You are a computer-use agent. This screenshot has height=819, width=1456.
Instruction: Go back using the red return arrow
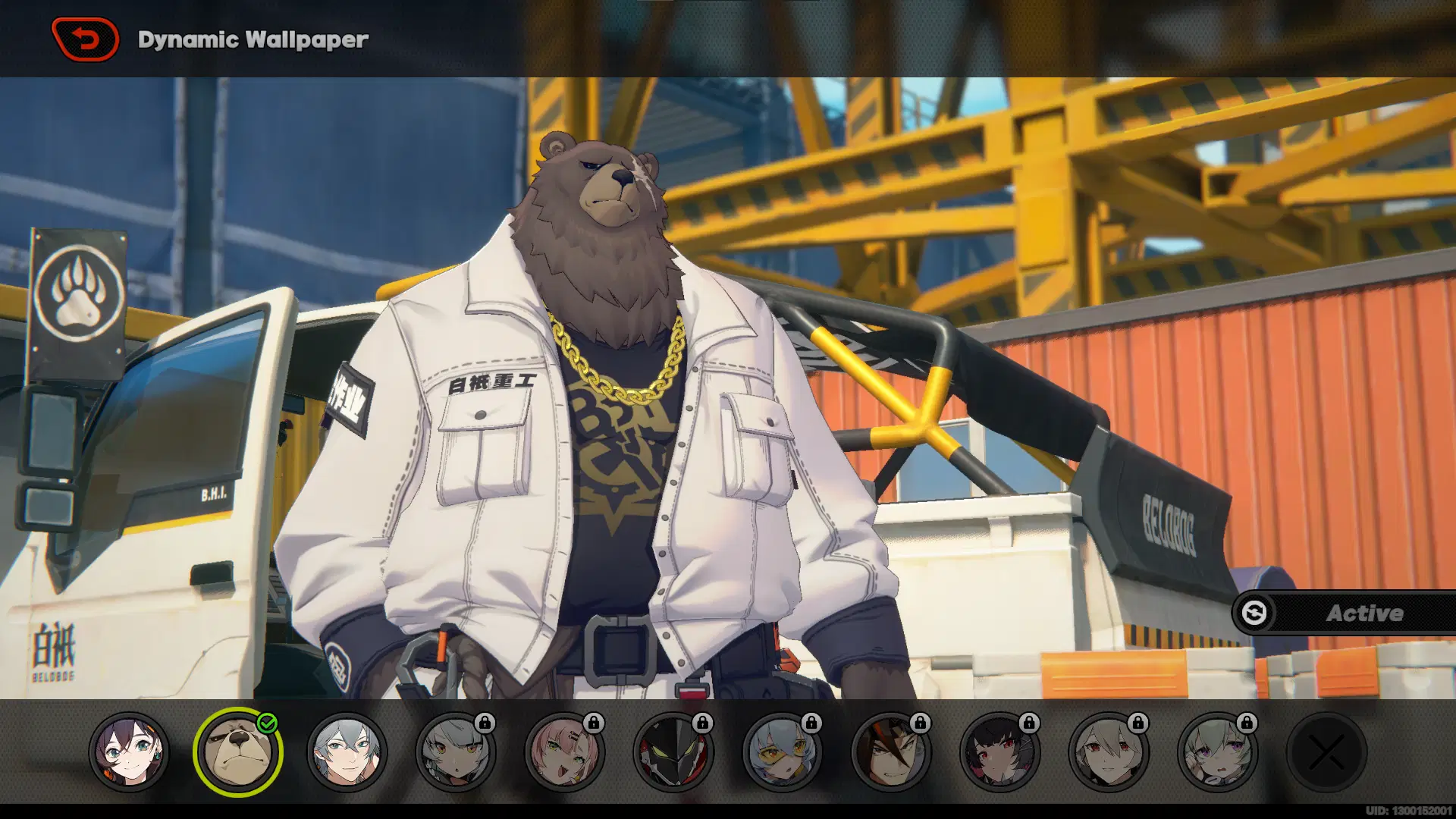coord(85,39)
